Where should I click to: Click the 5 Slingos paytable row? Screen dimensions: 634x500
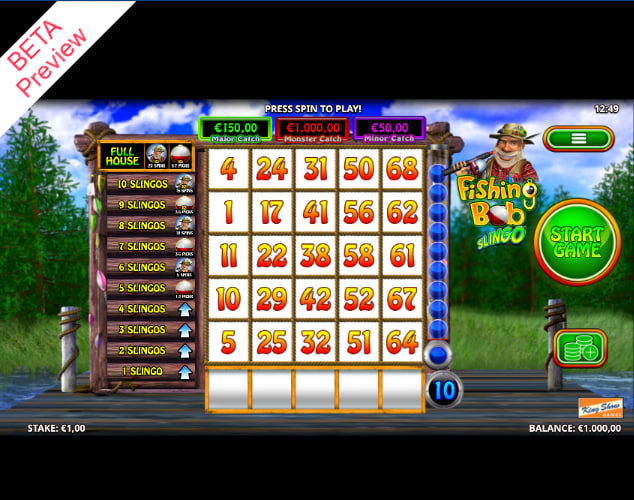click(x=147, y=288)
